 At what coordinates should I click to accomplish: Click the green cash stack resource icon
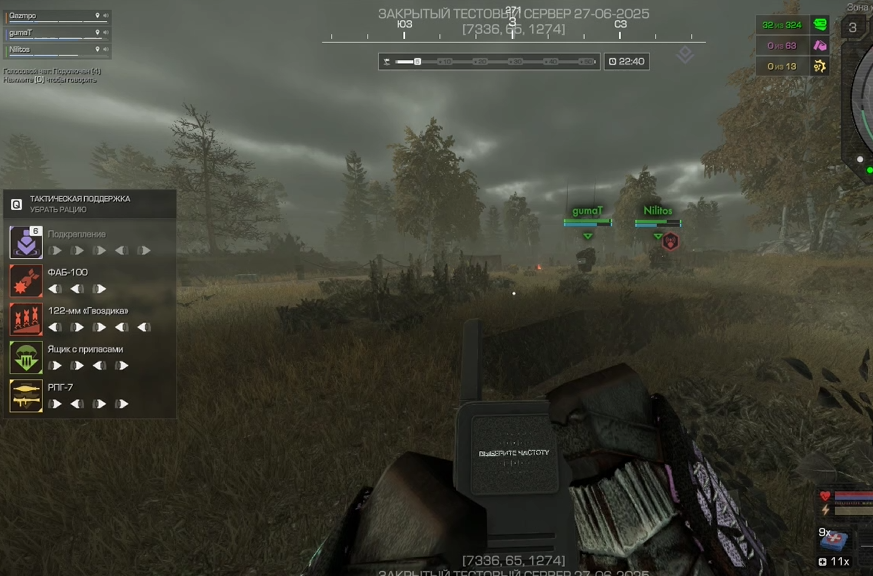click(820, 25)
